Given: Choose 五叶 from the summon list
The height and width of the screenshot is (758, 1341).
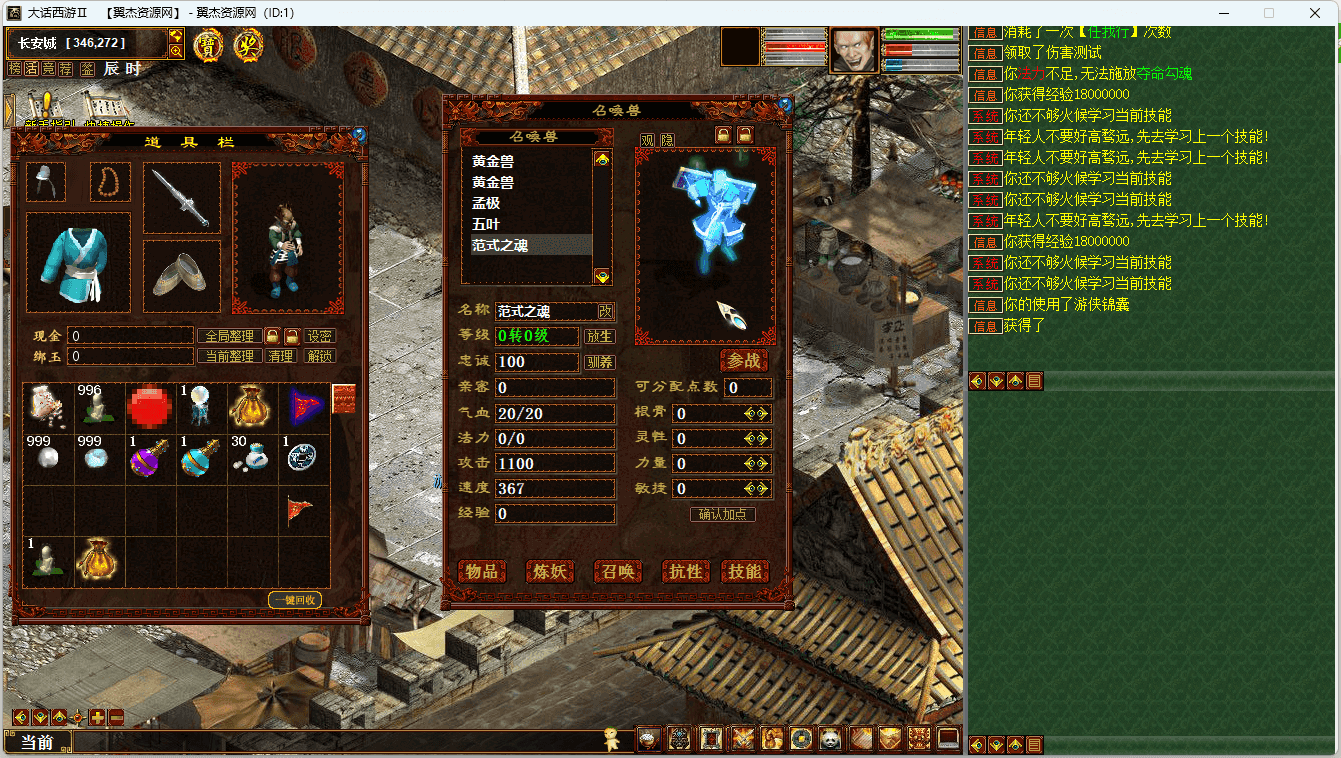Looking at the screenshot, I should [486, 224].
